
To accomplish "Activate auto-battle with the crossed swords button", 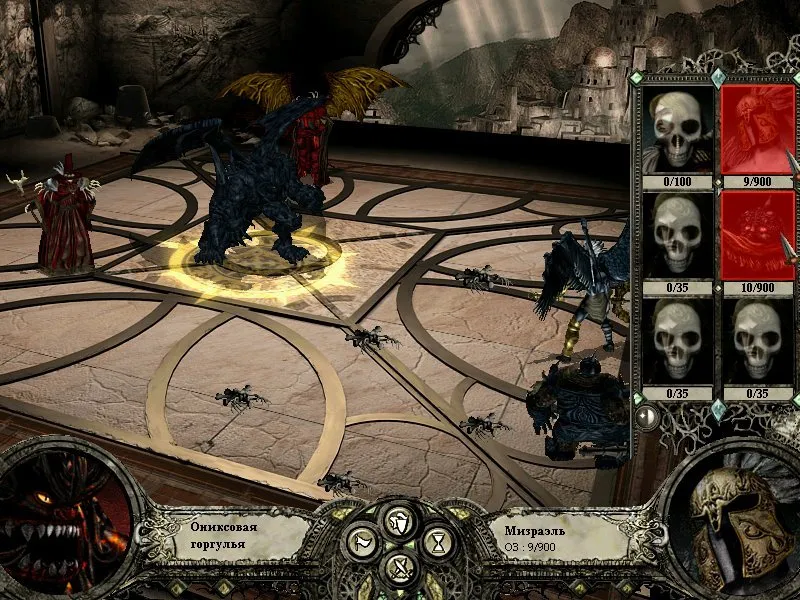I will point(399,570).
